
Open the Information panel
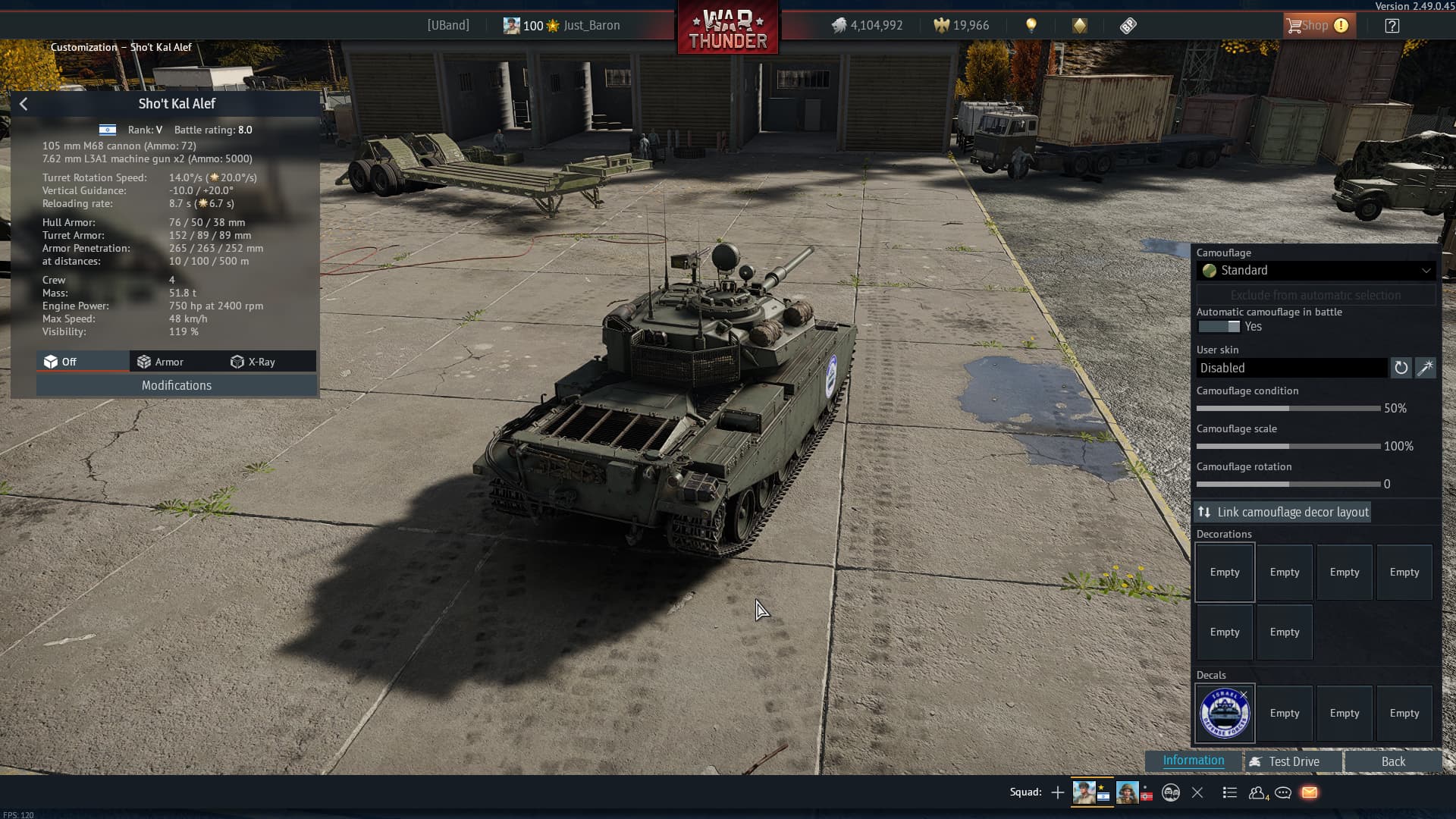(x=1193, y=761)
